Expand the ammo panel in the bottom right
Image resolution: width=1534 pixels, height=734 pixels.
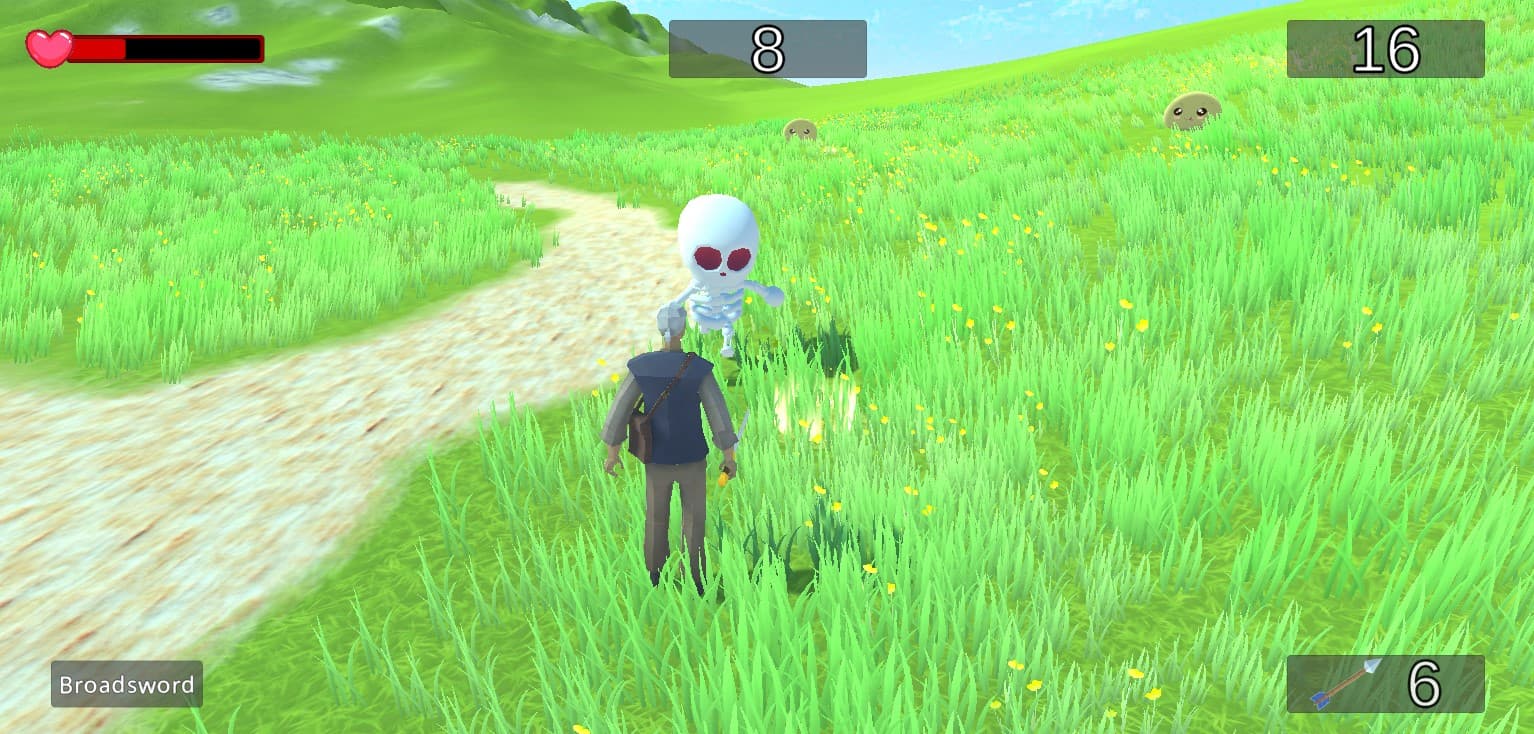[x=1384, y=683]
